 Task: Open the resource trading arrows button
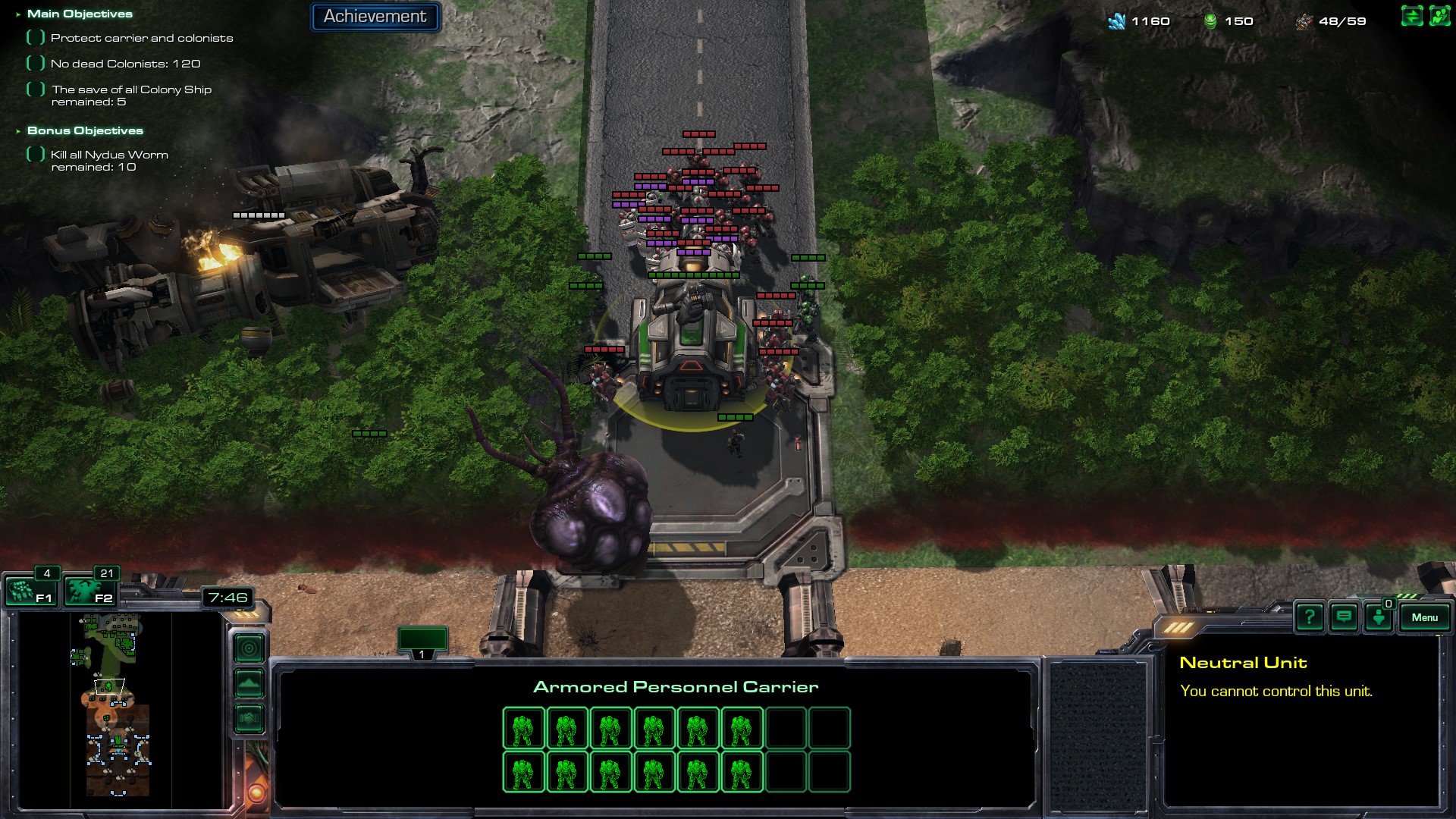click(1411, 16)
